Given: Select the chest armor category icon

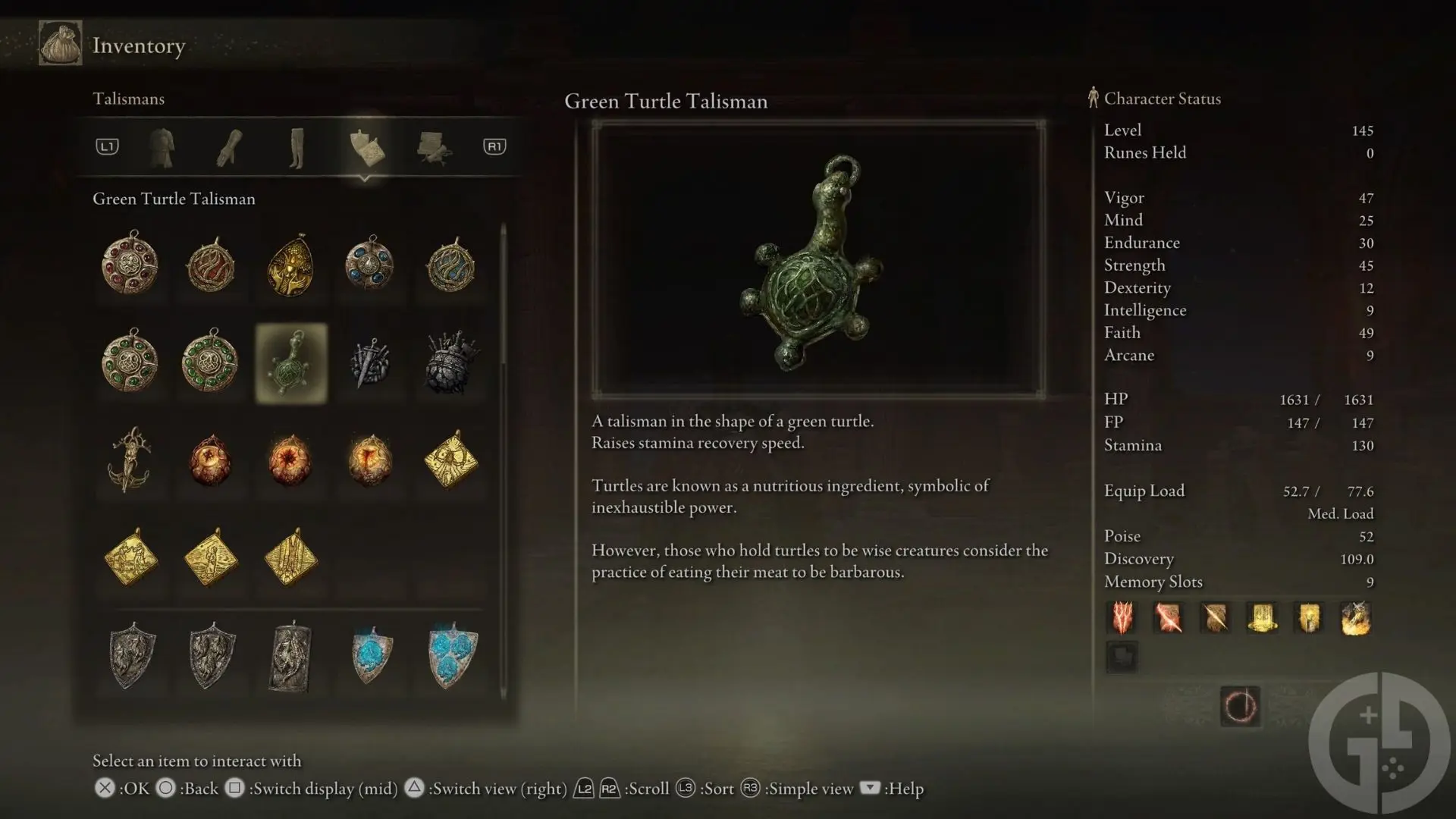Looking at the screenshot, I should [163, 147].
